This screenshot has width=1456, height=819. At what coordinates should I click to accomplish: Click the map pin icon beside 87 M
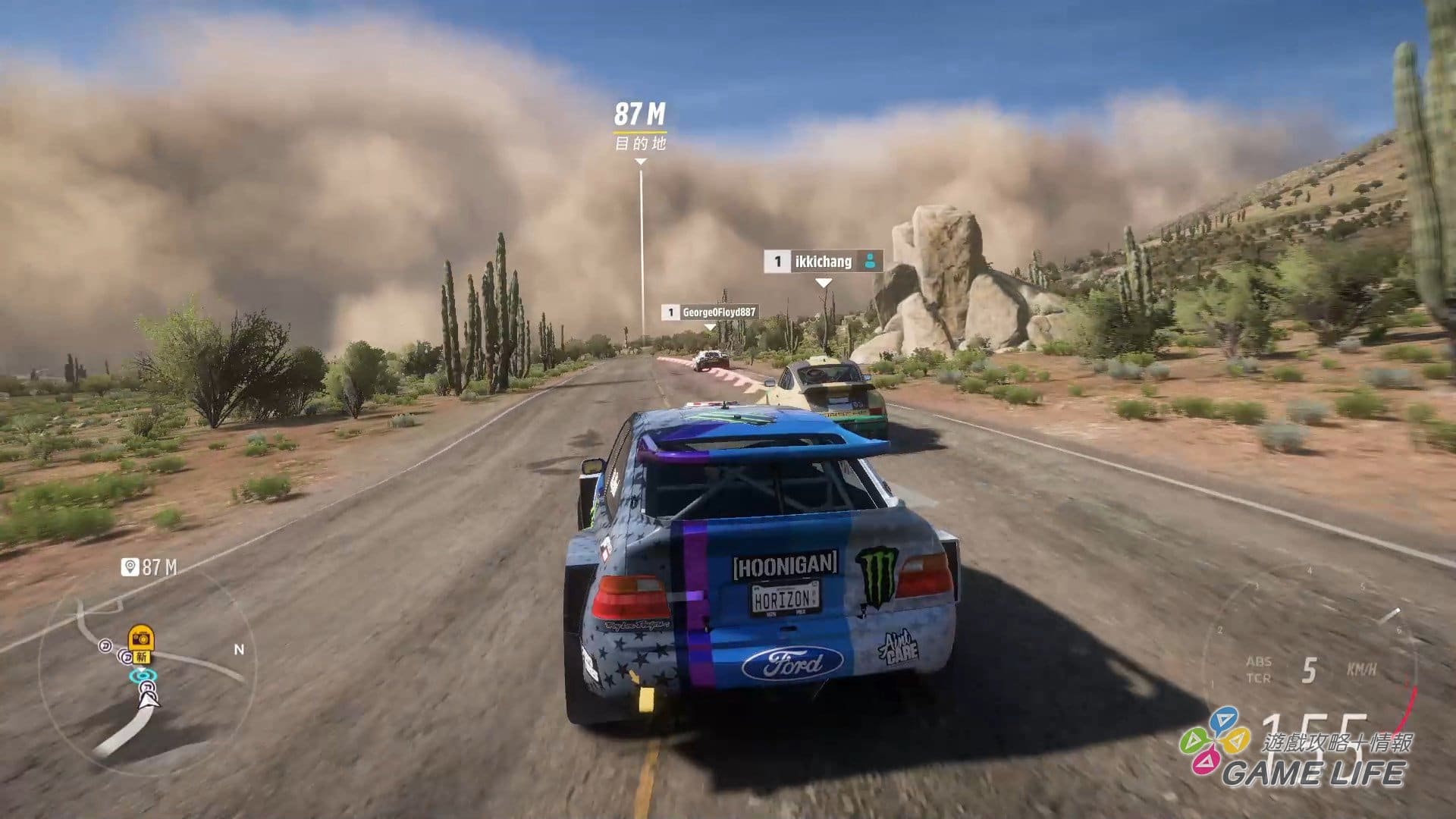[x=130, y=567]
